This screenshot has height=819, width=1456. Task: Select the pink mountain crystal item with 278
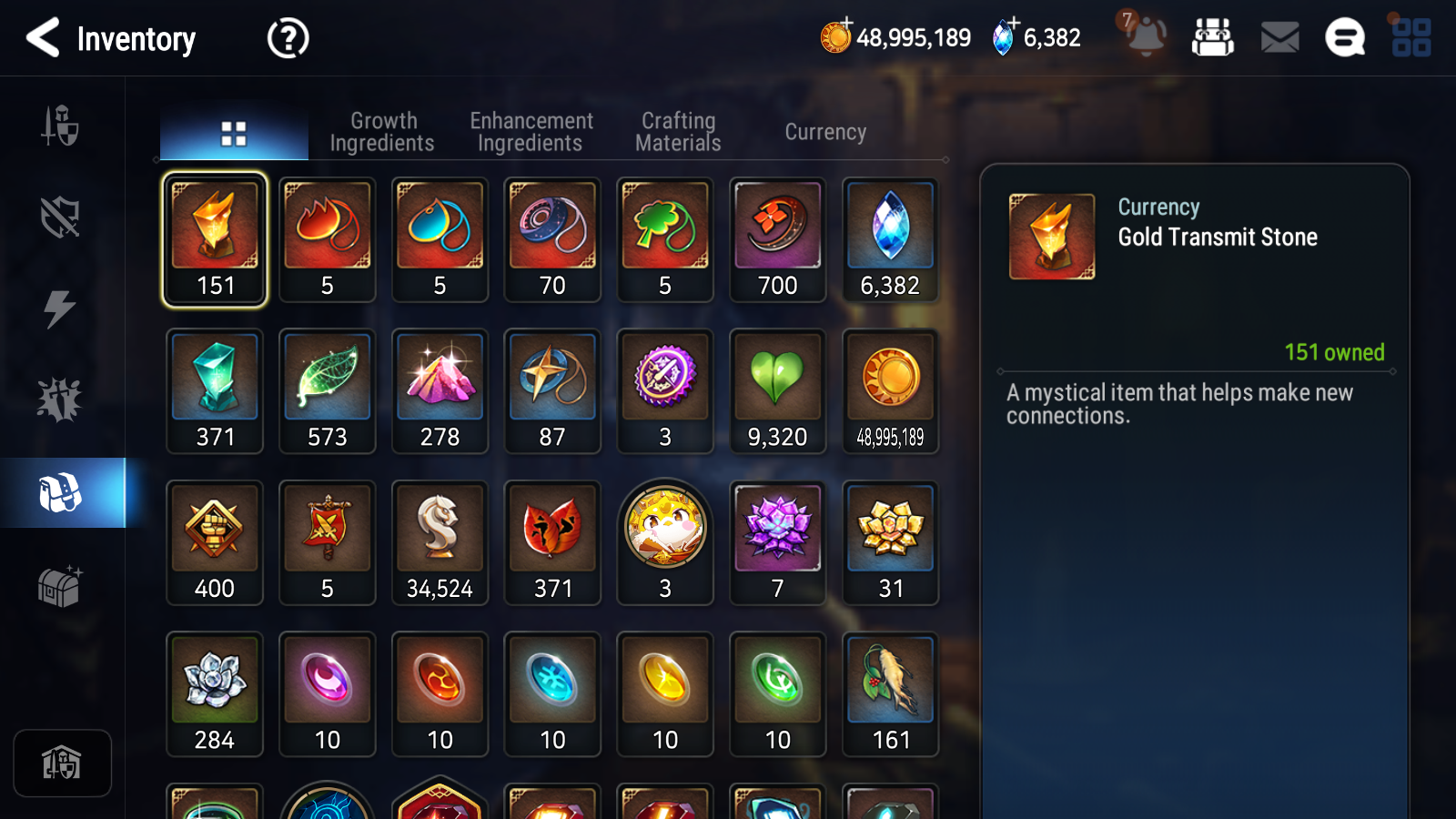tap(440, 391)
